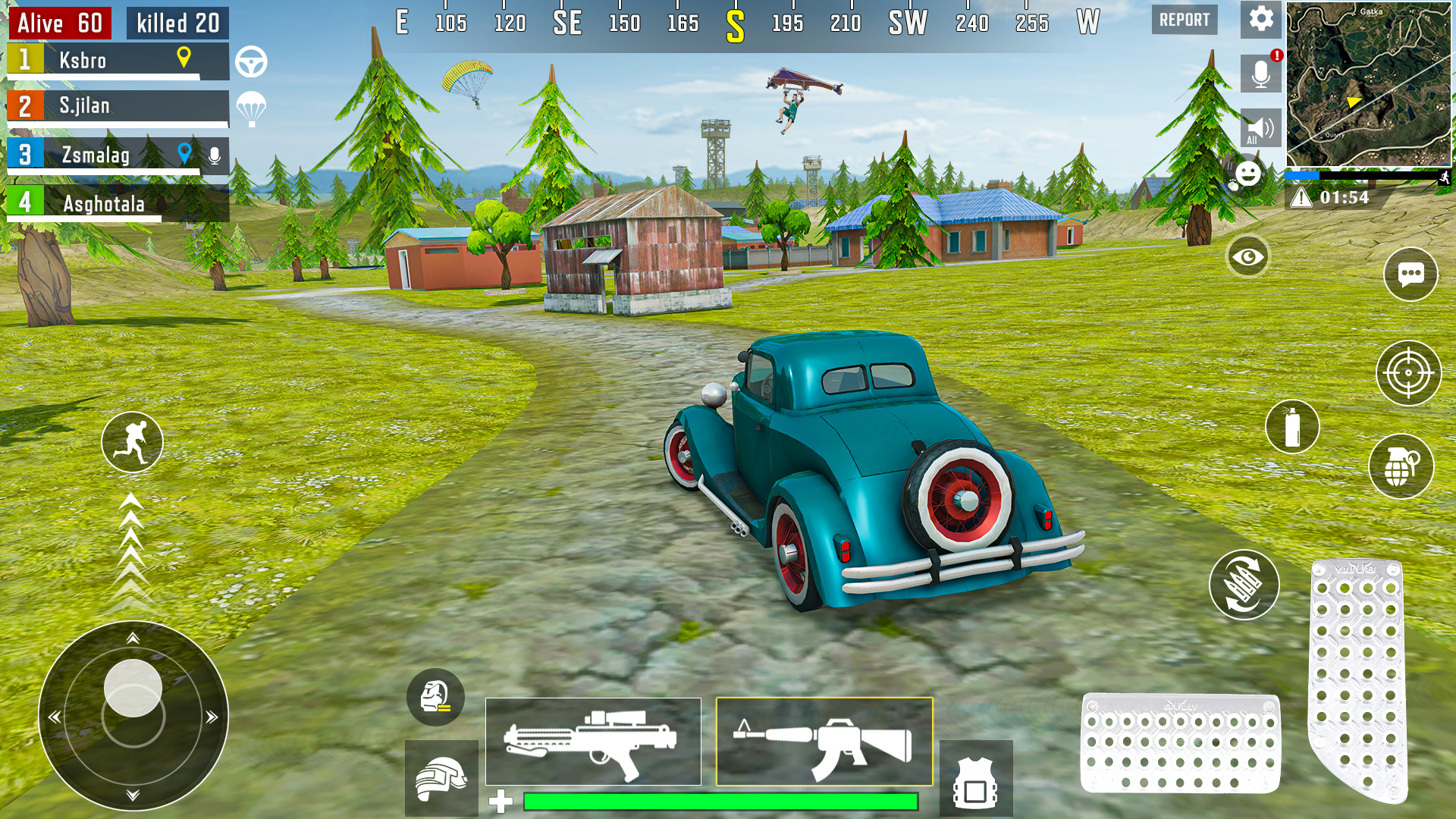
Task: Tap Zsmalag's blue location marker
Action: tap(183, 152)
